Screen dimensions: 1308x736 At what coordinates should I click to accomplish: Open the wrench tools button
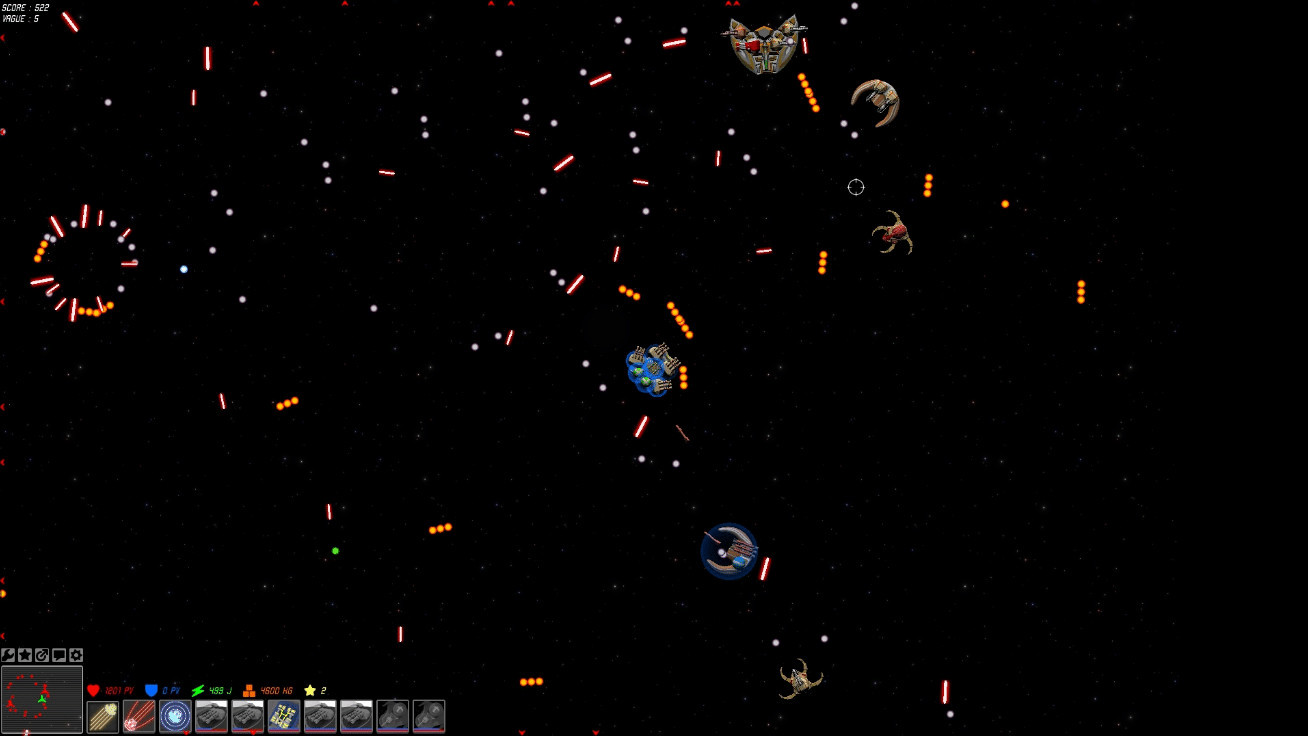(x=8, y=655)
